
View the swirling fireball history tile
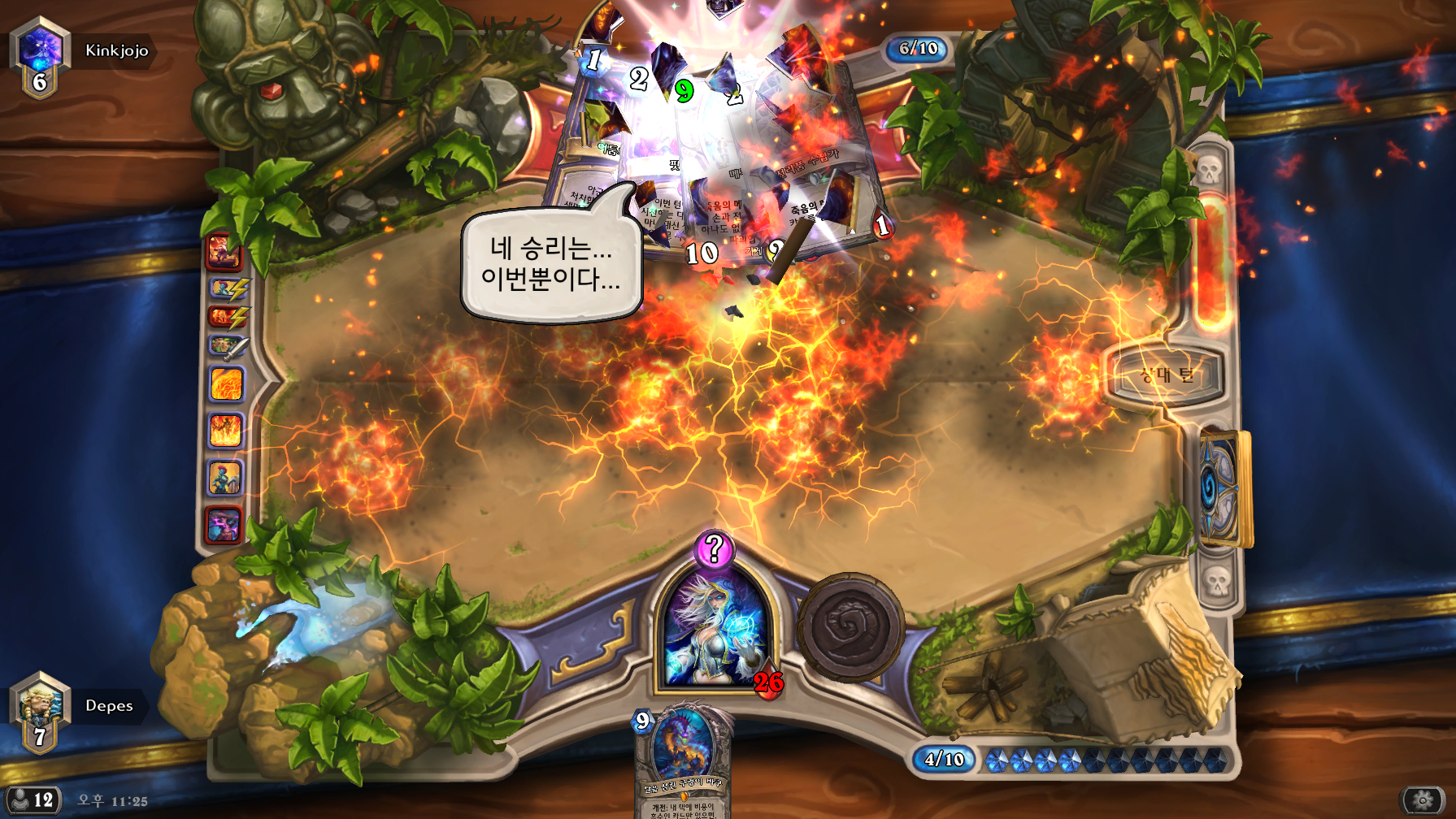(226, 383)
